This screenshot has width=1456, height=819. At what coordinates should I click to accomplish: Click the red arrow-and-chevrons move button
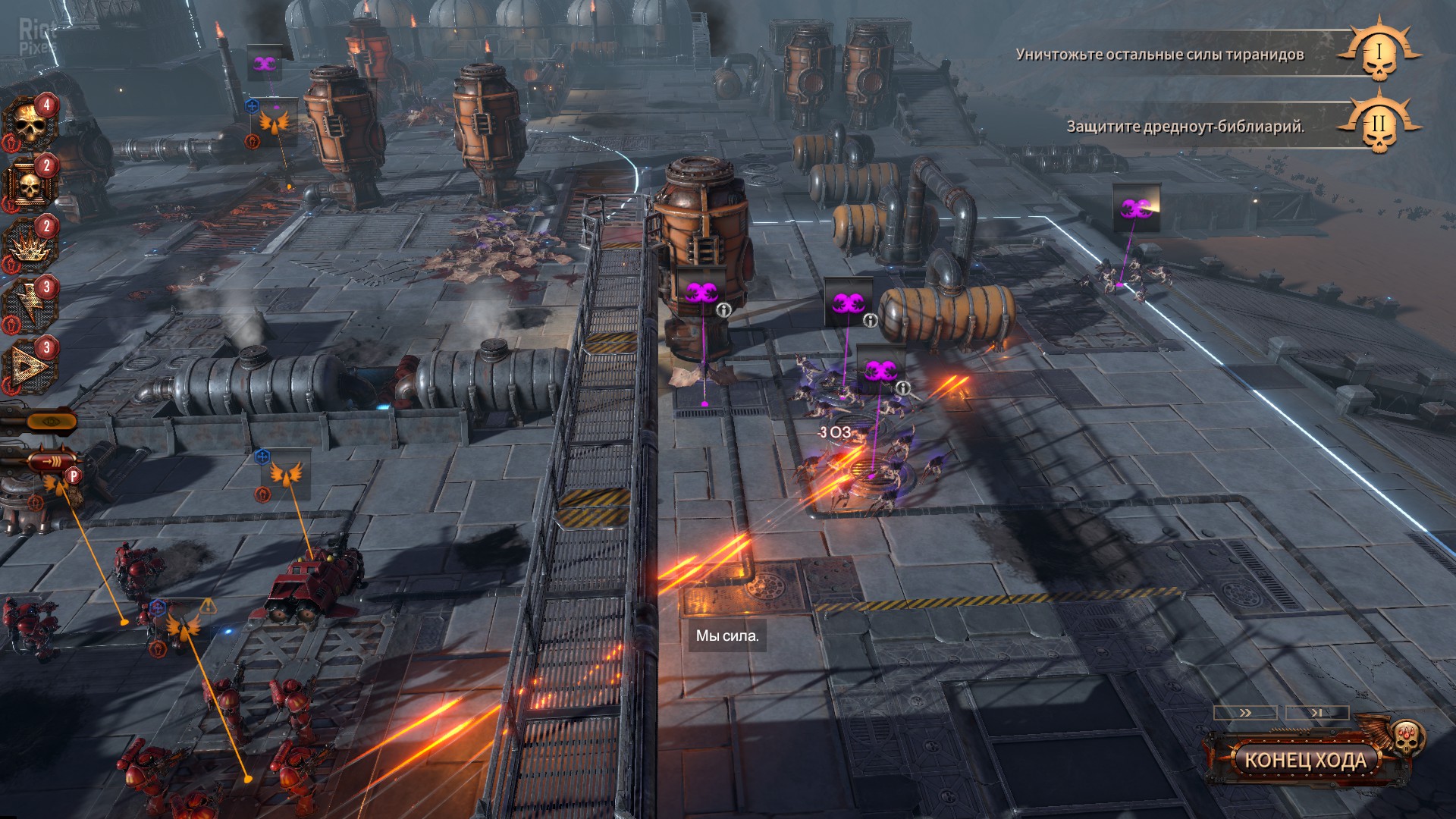50,460
